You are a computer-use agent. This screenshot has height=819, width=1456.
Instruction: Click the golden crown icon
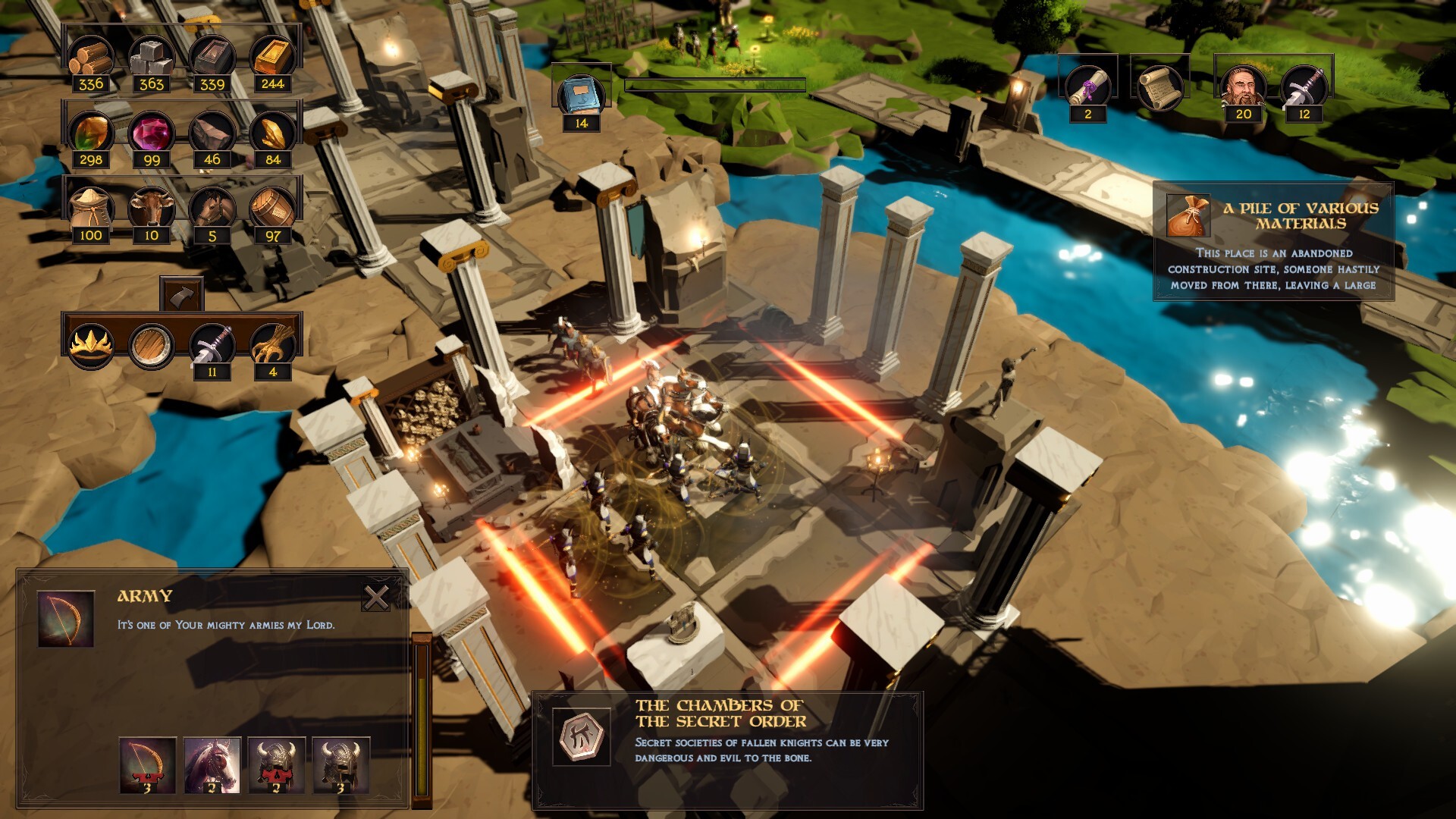91,345
